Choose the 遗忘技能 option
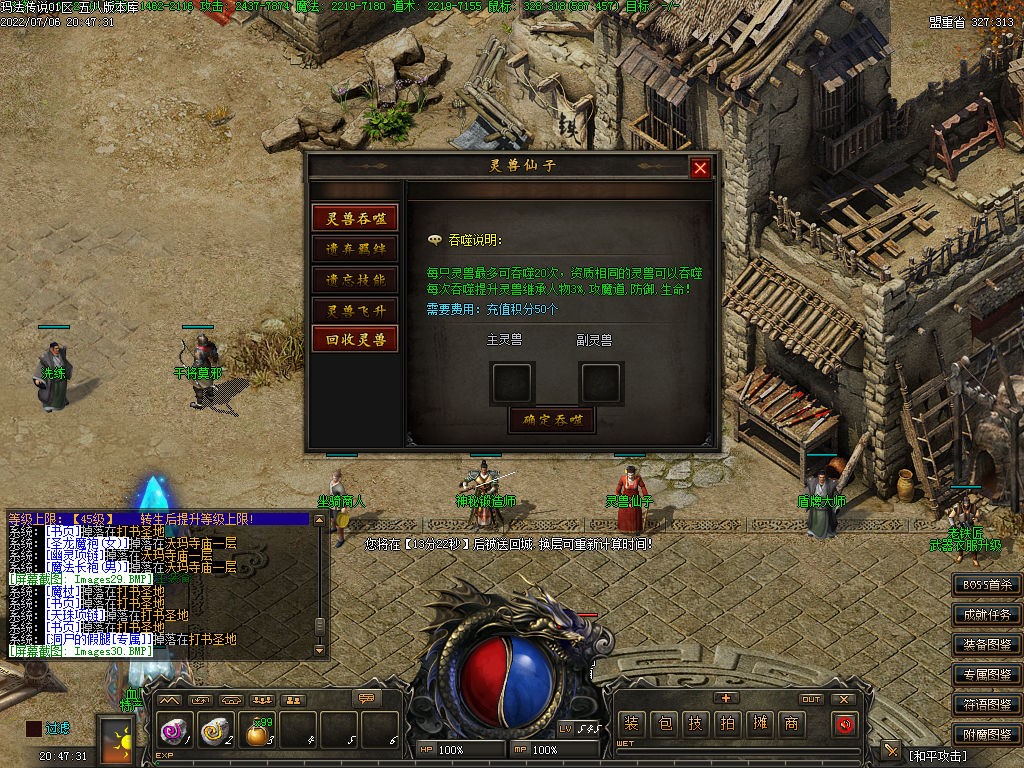 pos(355,279)
